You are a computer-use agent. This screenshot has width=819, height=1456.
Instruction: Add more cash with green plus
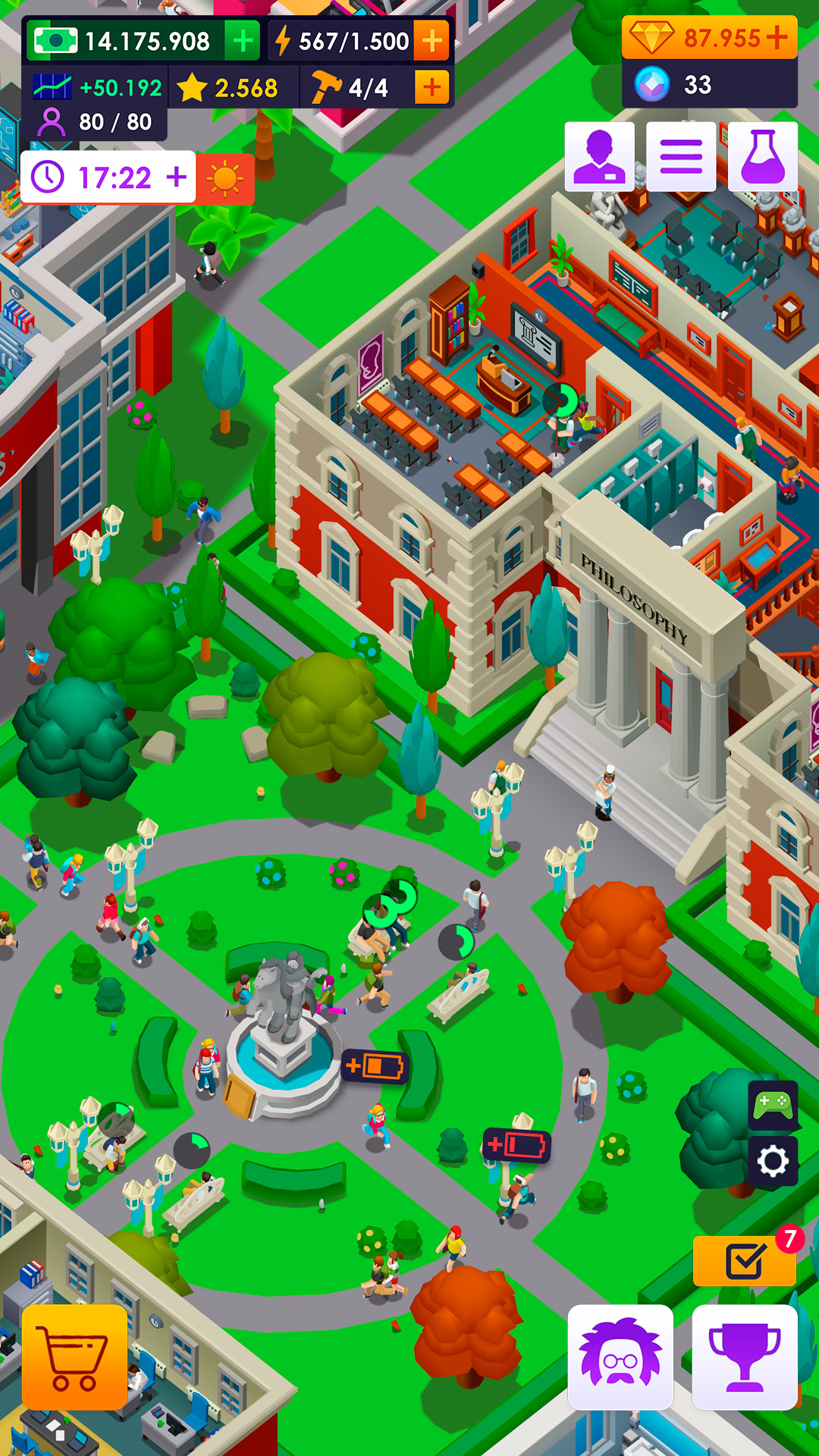pyautogui.click(x=243, y=41)
